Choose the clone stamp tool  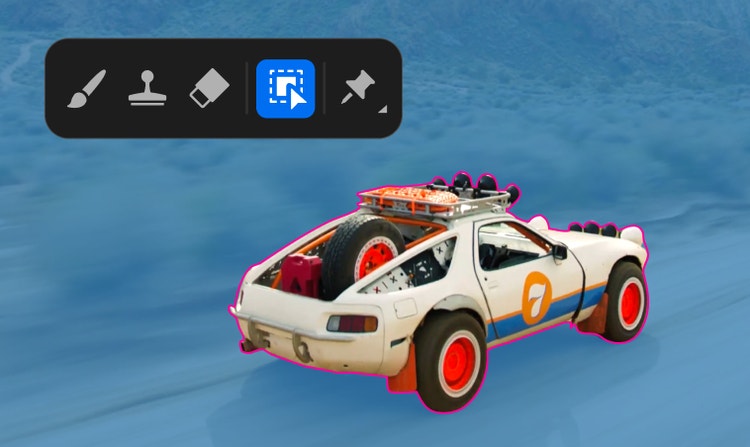click(x=147, y=89)
